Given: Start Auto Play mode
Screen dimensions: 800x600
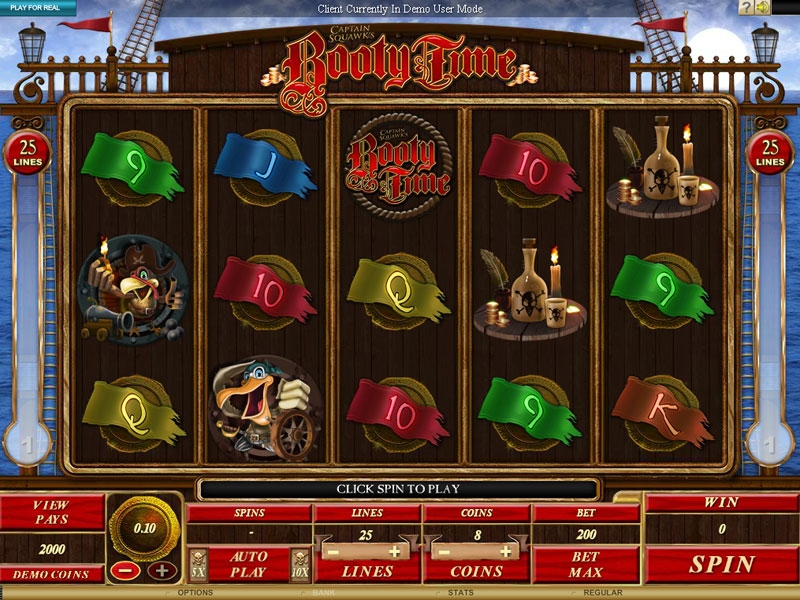Looking at the screenshot, I should click(x=247, y=564).
